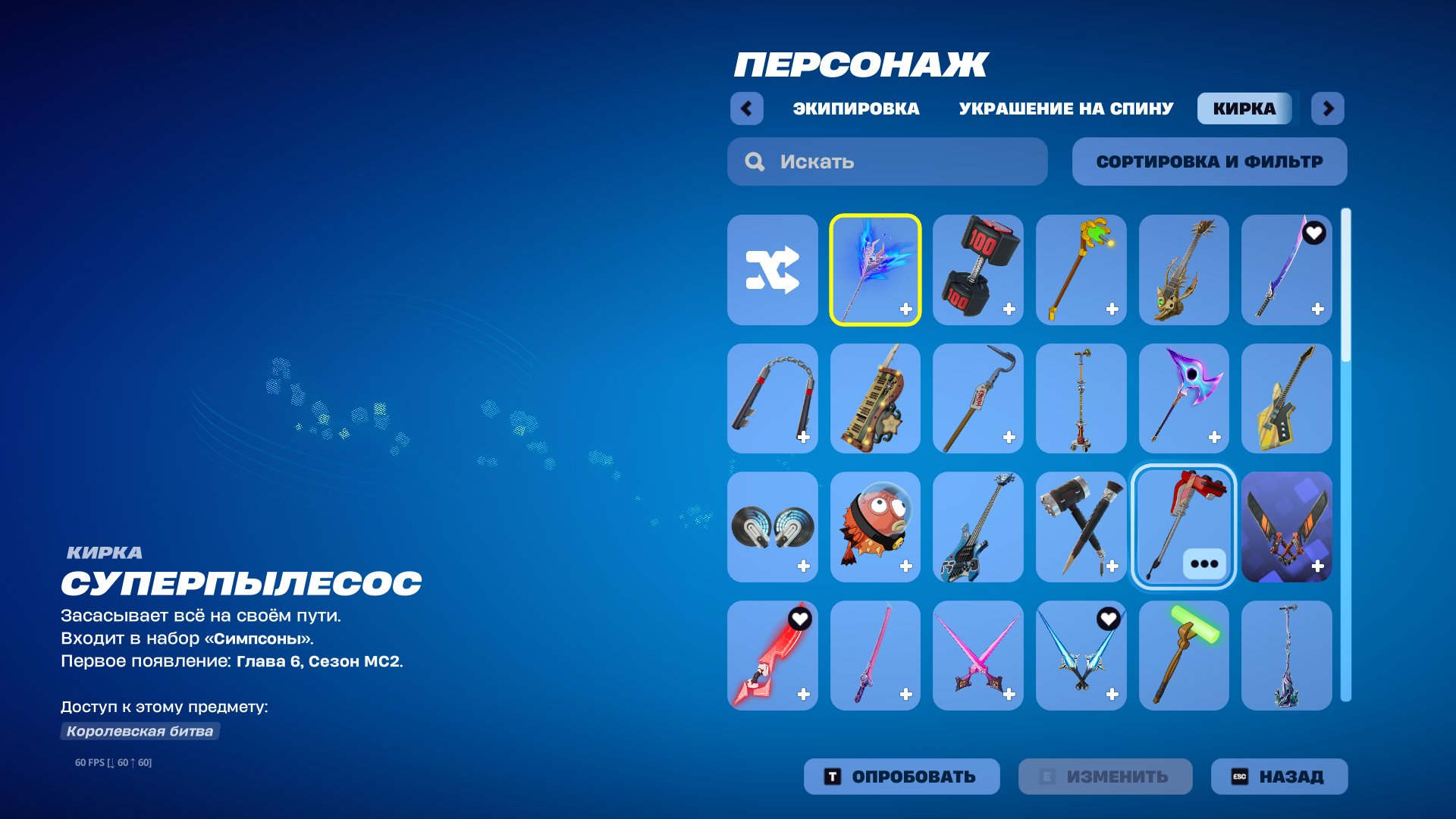
Task: Click the Опробовать button
Action: tap(901, 777)
